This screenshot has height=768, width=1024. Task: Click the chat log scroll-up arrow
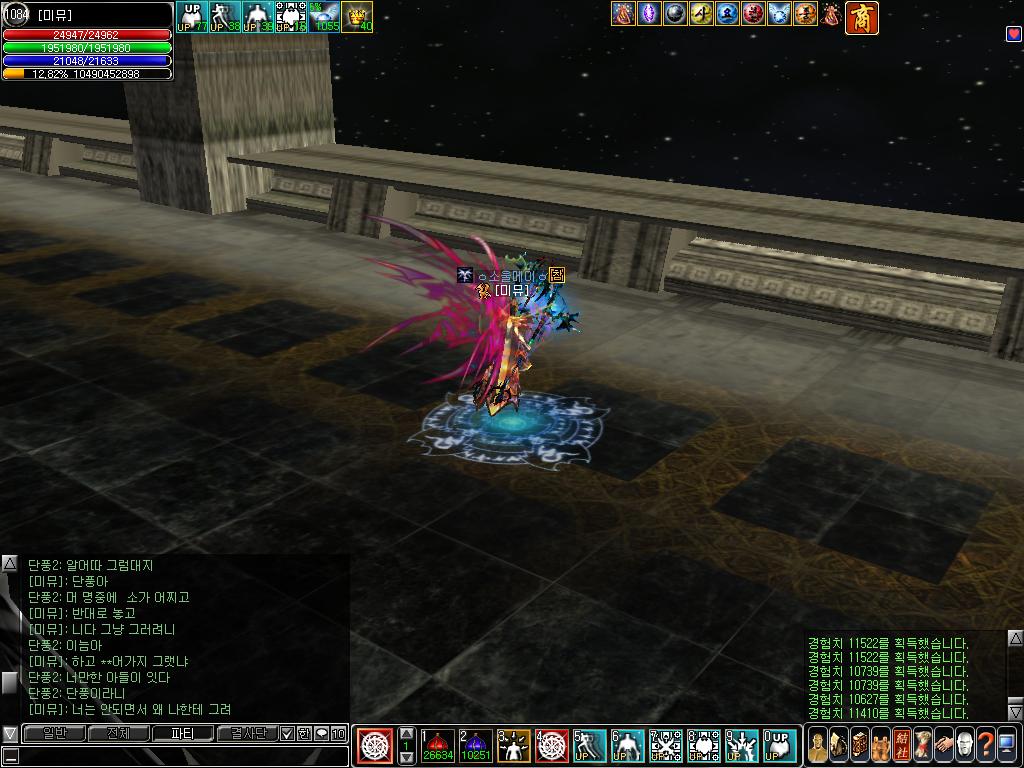9,564
